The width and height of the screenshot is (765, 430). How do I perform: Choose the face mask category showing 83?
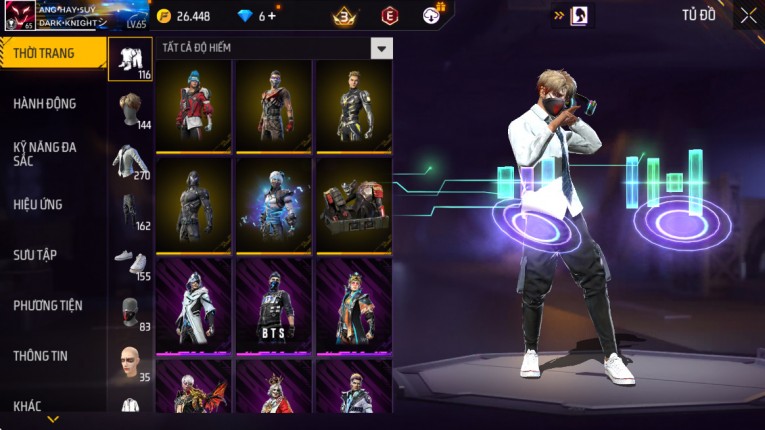[x=131, y=313]
